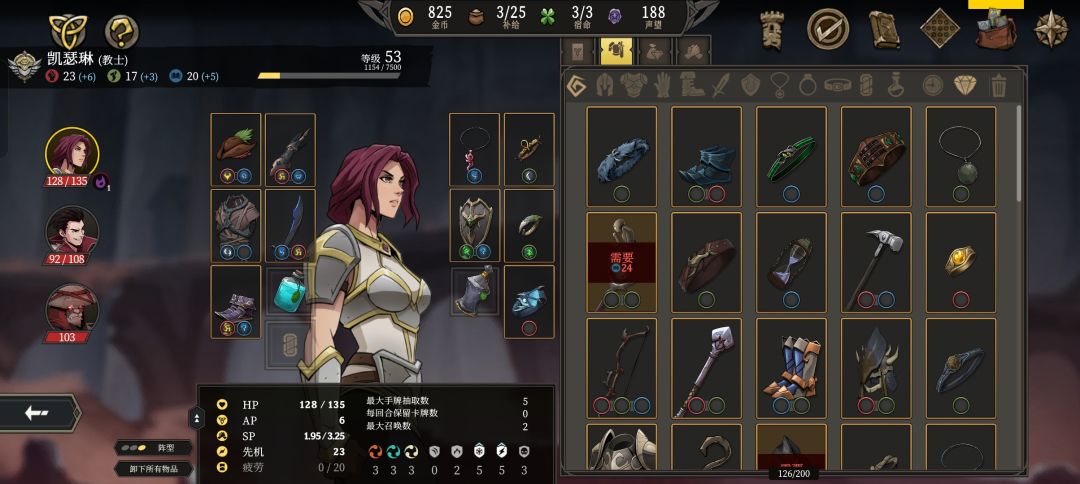Go back using the arrow button
This screenshot has width=1080, height=484.
[39, 413]
